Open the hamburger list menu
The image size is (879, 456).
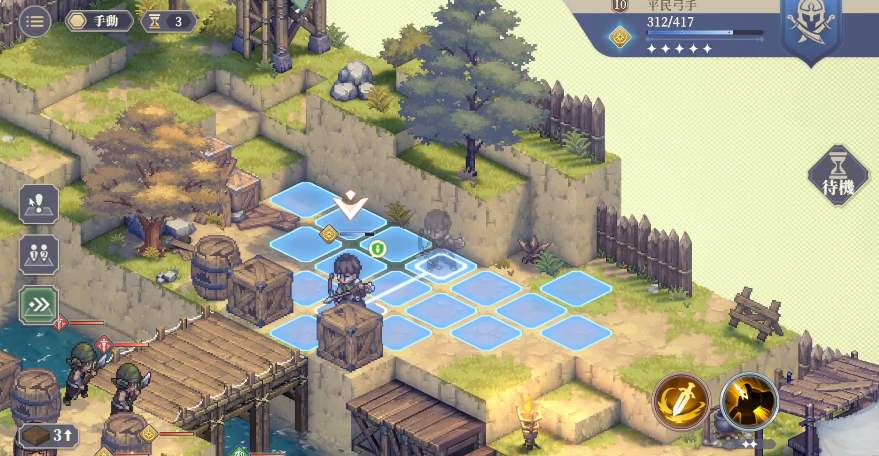click(x=35, y=21)
